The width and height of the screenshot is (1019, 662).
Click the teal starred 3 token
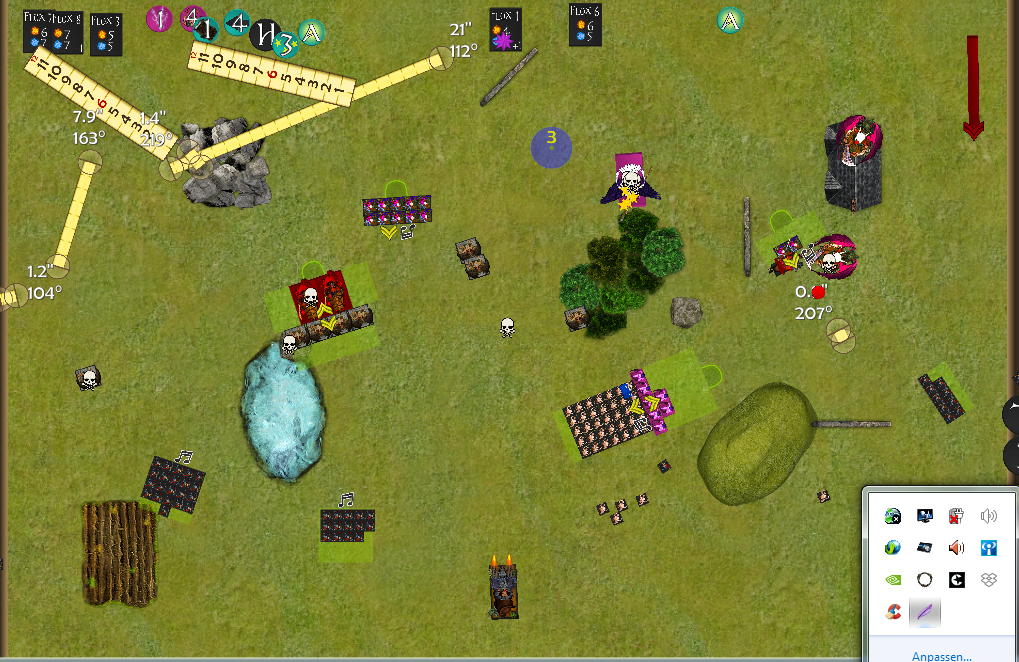point(286,43)
